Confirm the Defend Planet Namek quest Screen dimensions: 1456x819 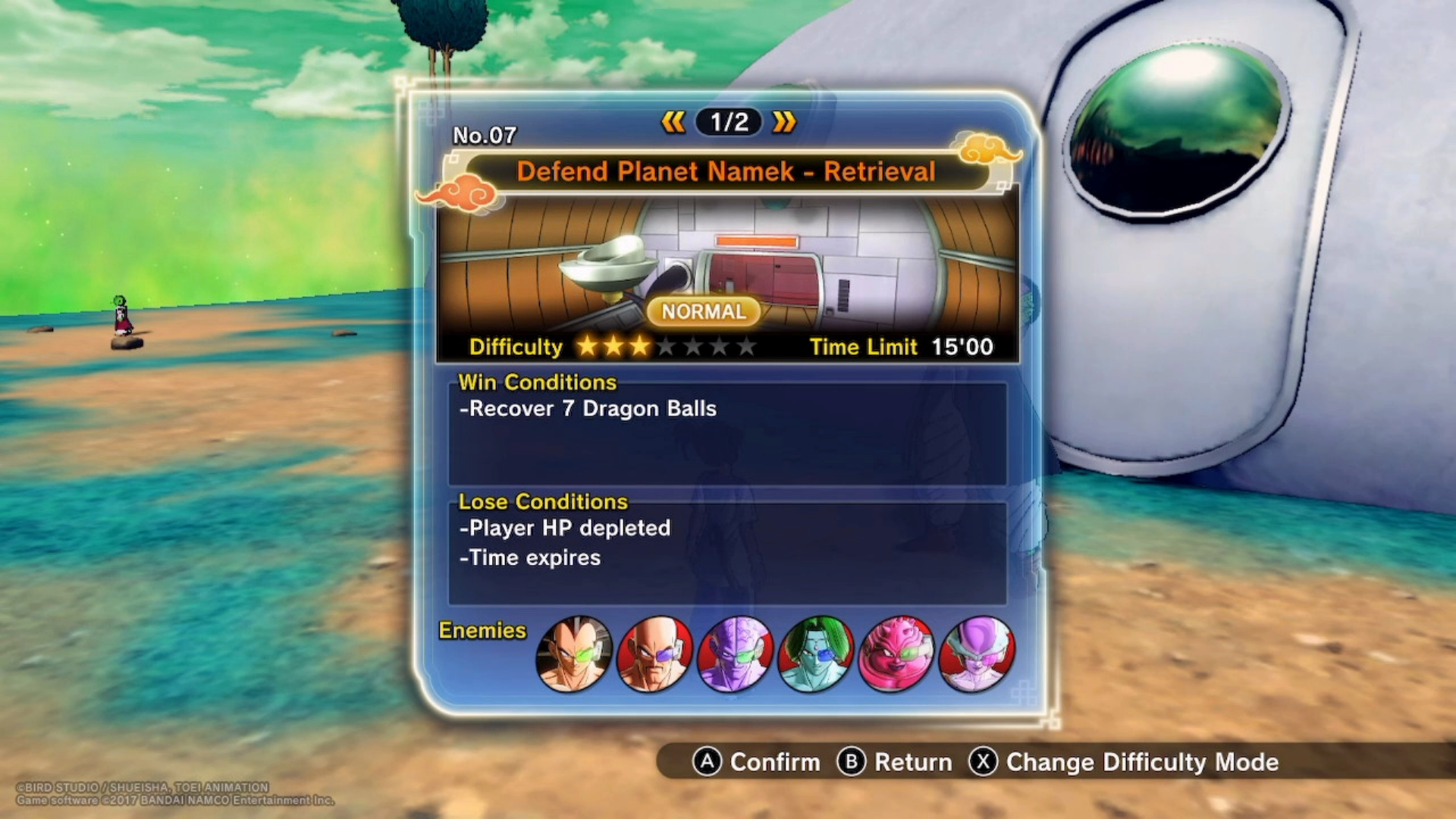757,762
